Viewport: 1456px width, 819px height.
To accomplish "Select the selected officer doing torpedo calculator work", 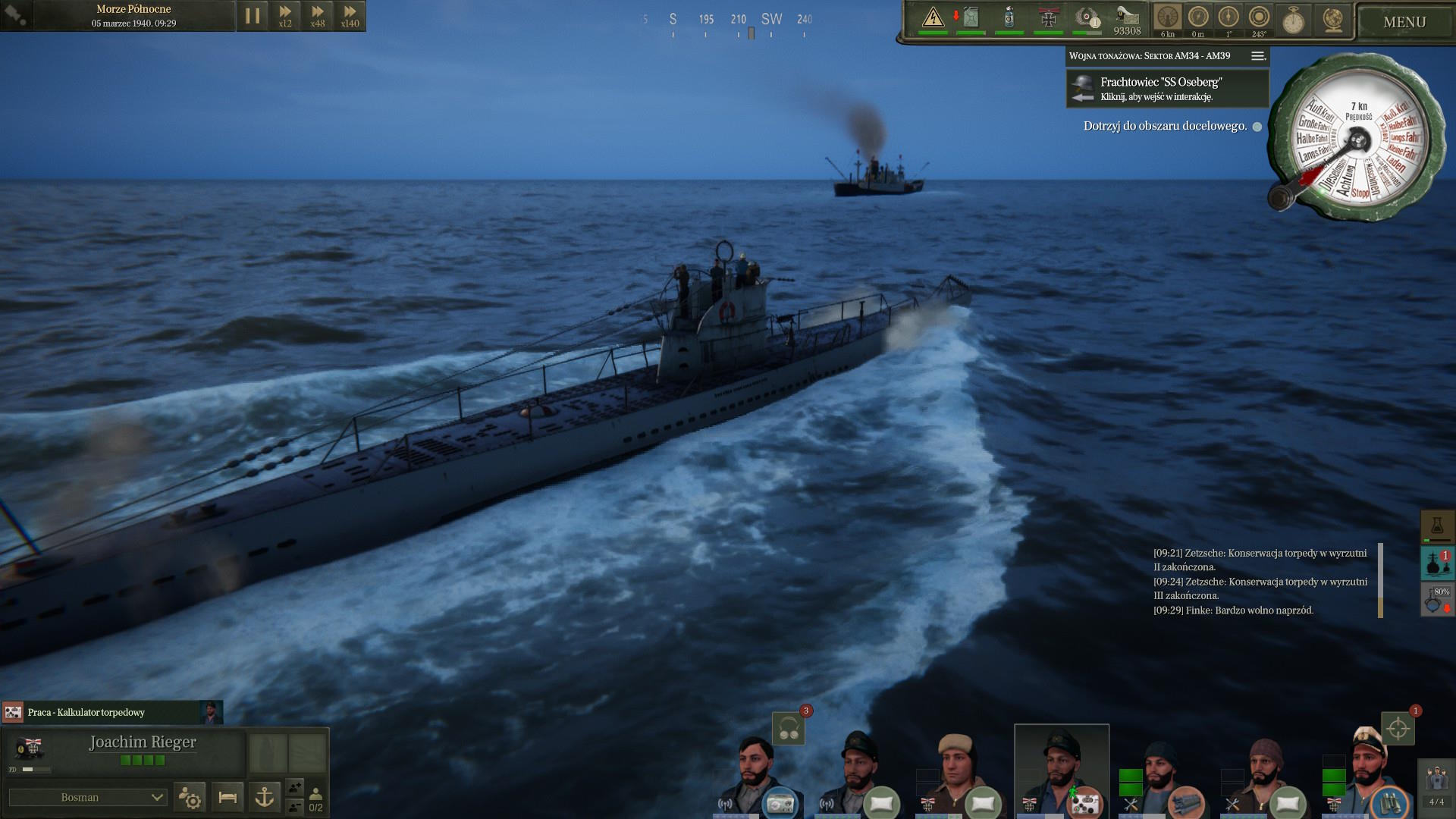I will [x=1062, y=770].
